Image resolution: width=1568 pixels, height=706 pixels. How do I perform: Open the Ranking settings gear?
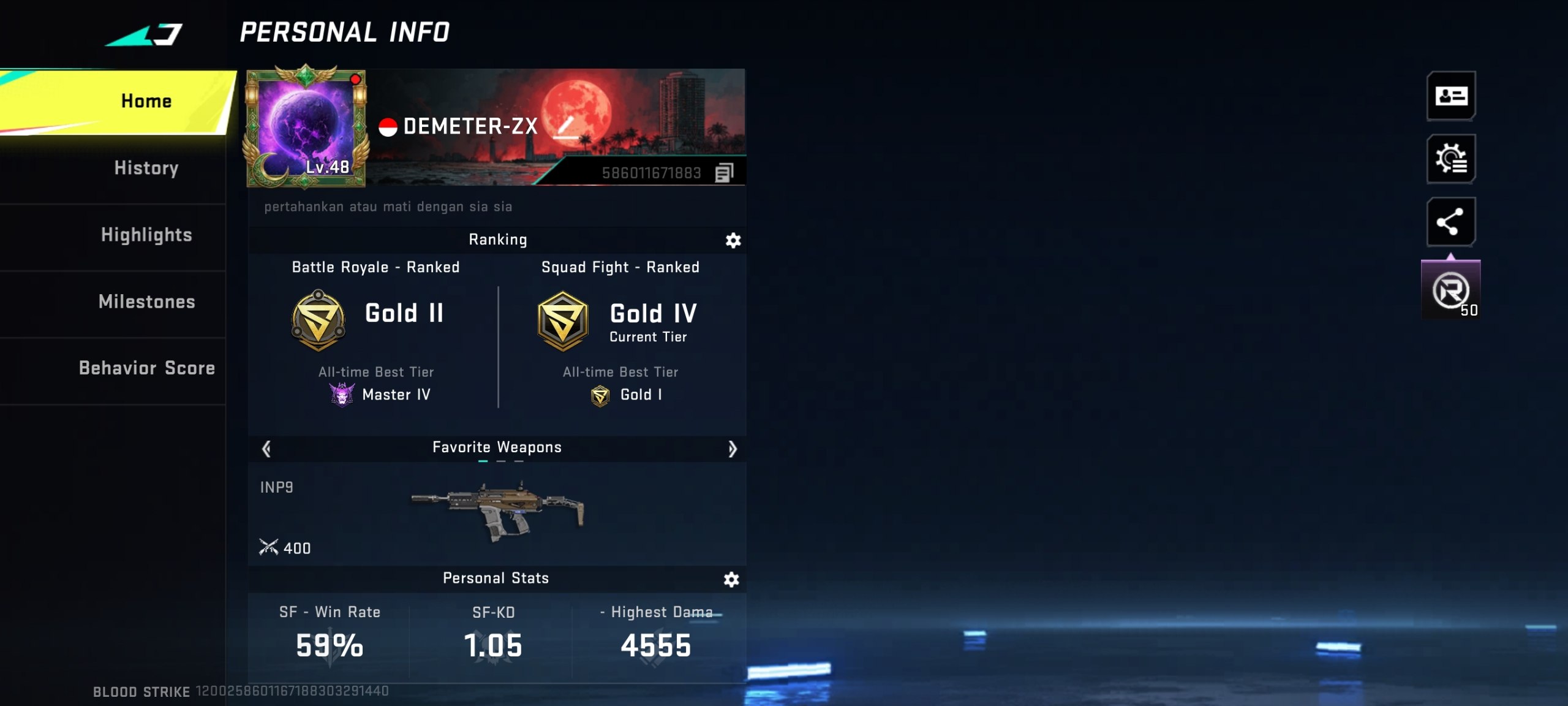[x=733, y=240]
